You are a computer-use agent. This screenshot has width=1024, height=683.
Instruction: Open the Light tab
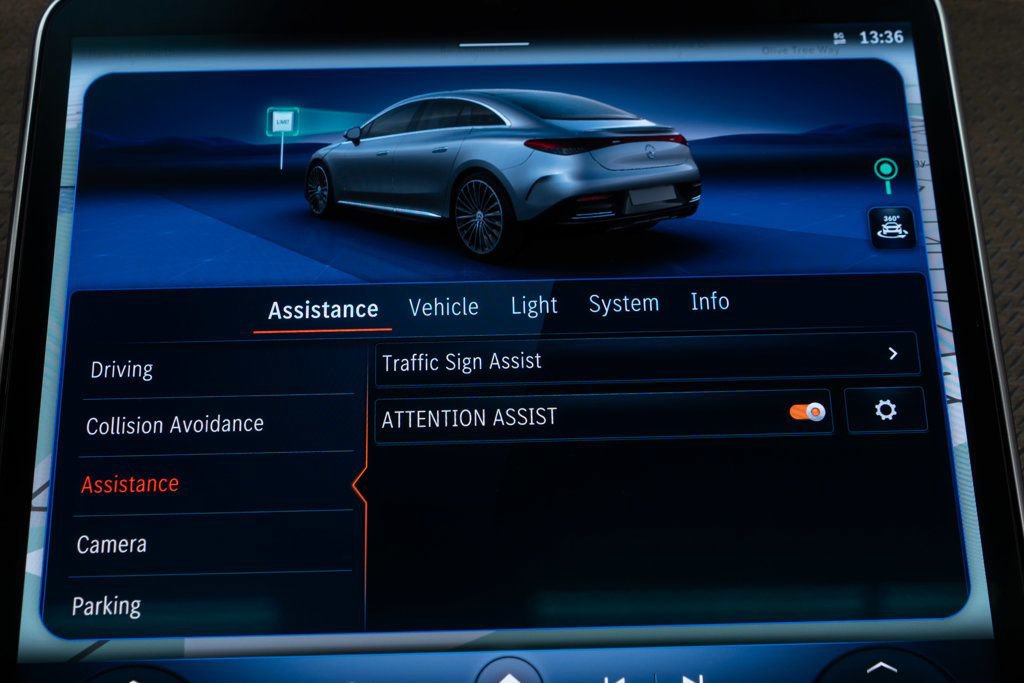coord(534,306)
